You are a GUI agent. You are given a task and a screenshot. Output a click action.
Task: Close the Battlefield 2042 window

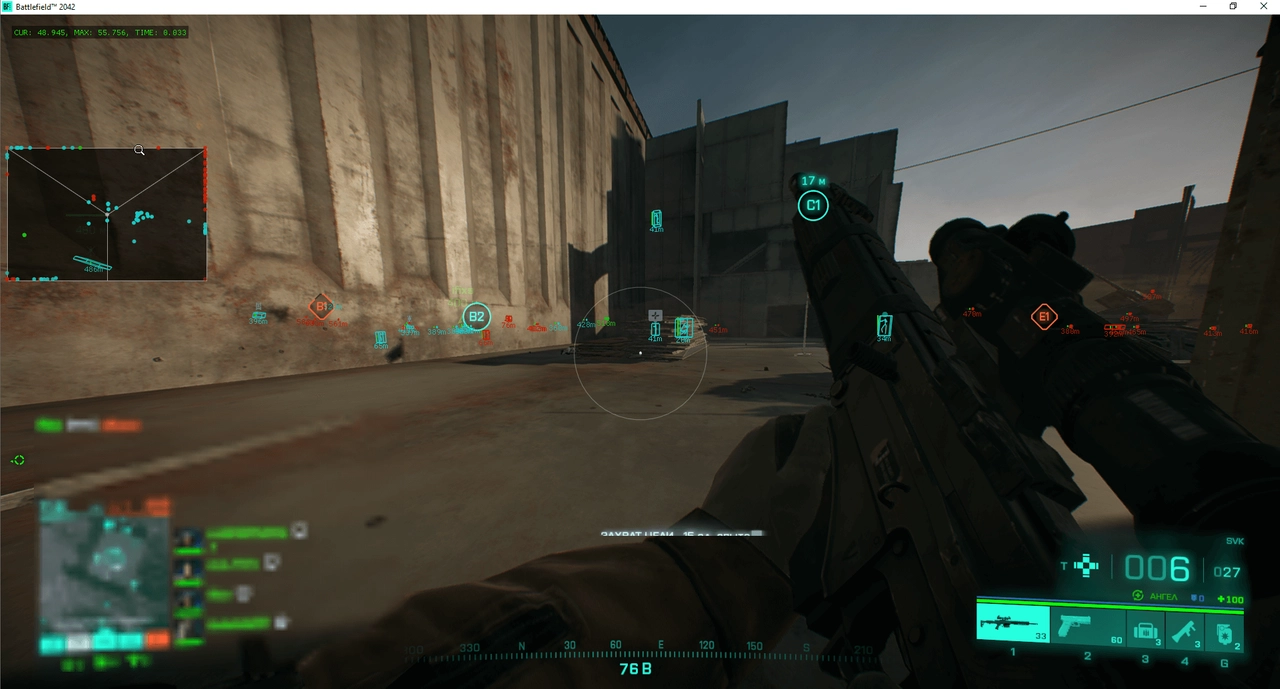(1263, 7)
